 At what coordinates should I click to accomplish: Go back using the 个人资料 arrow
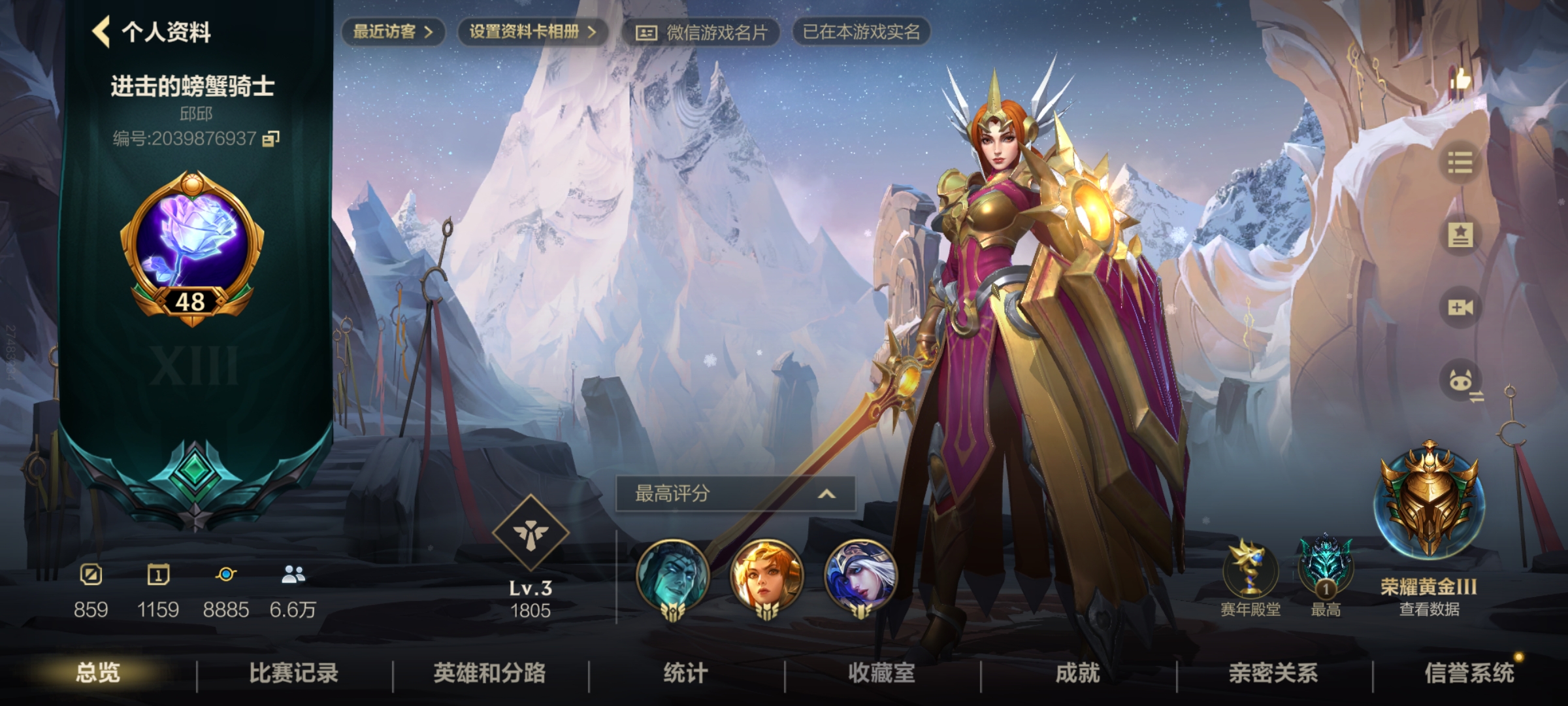pyautogui.click(x=99, y=30)
